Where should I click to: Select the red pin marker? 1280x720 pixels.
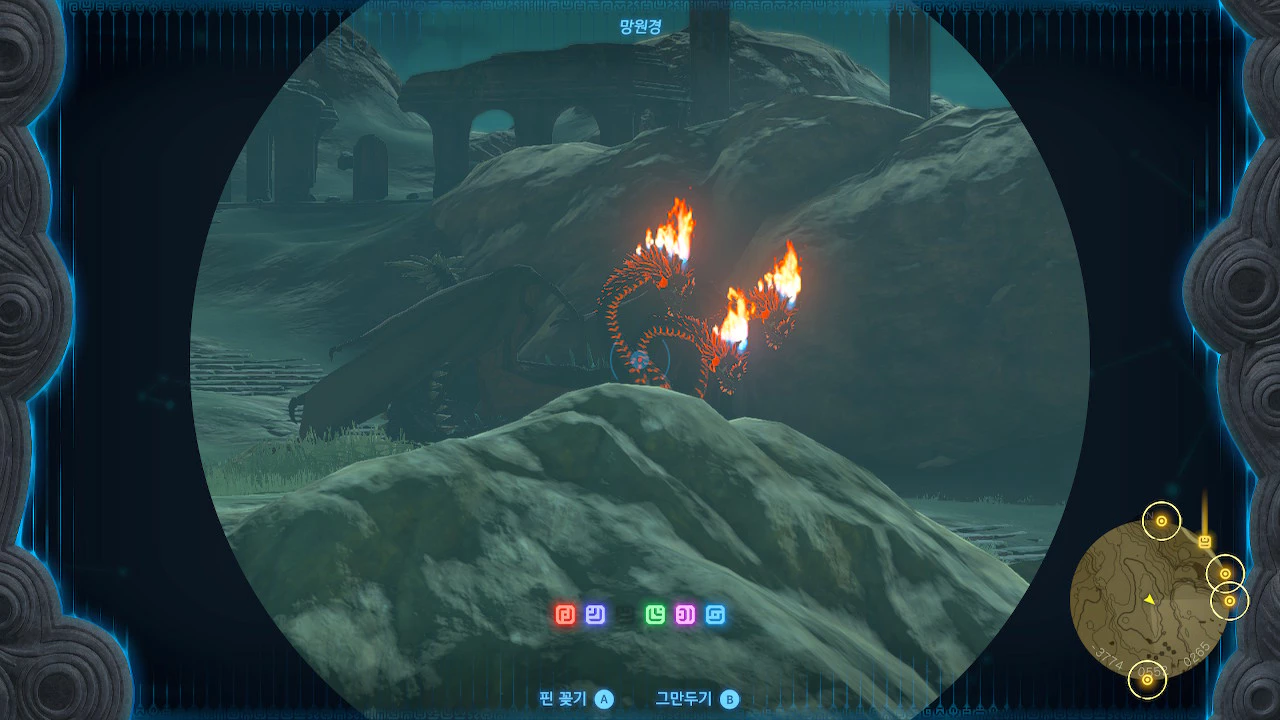click(565, 614)
